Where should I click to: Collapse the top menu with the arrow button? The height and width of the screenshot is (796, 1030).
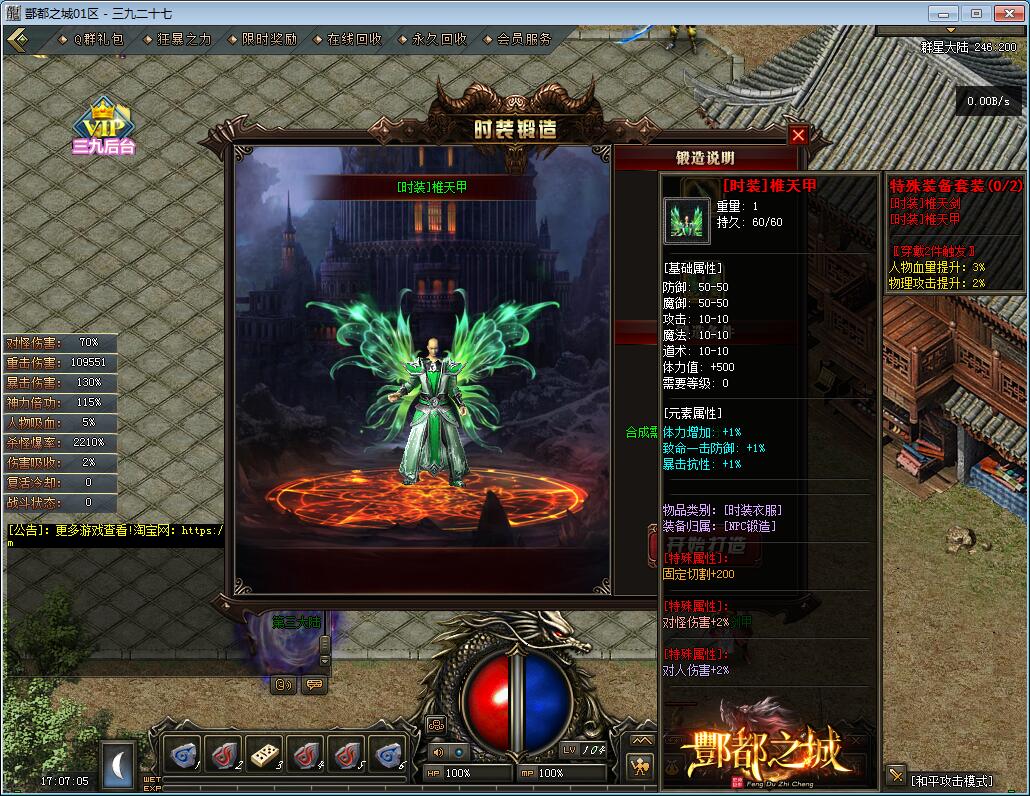coord(17,40)
